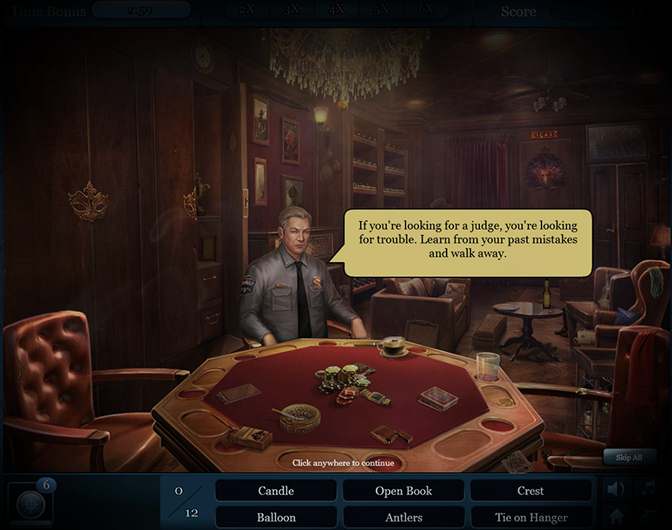The height and width of the screenshot is (530, 672).
Task: Pick the Balloon item entry
Action: [x=276, y=518]
